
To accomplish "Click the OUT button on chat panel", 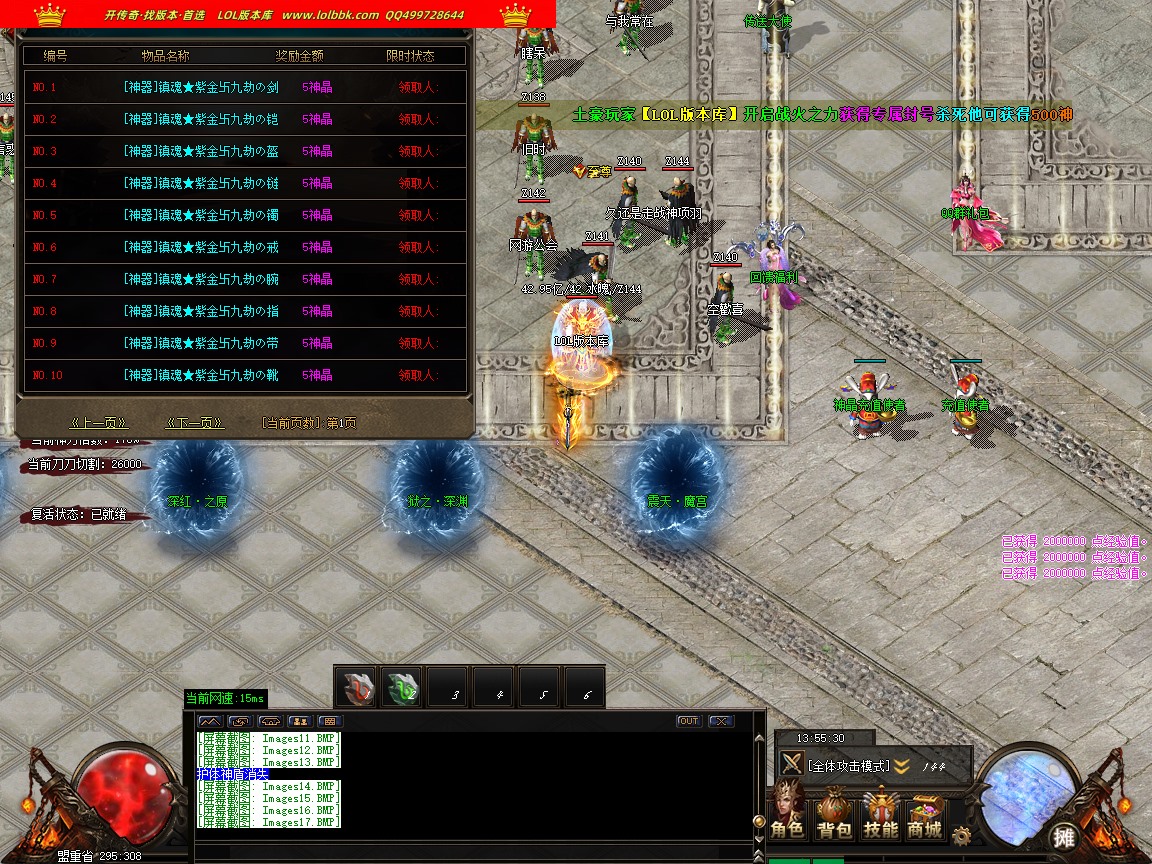I will click(688, 721).
